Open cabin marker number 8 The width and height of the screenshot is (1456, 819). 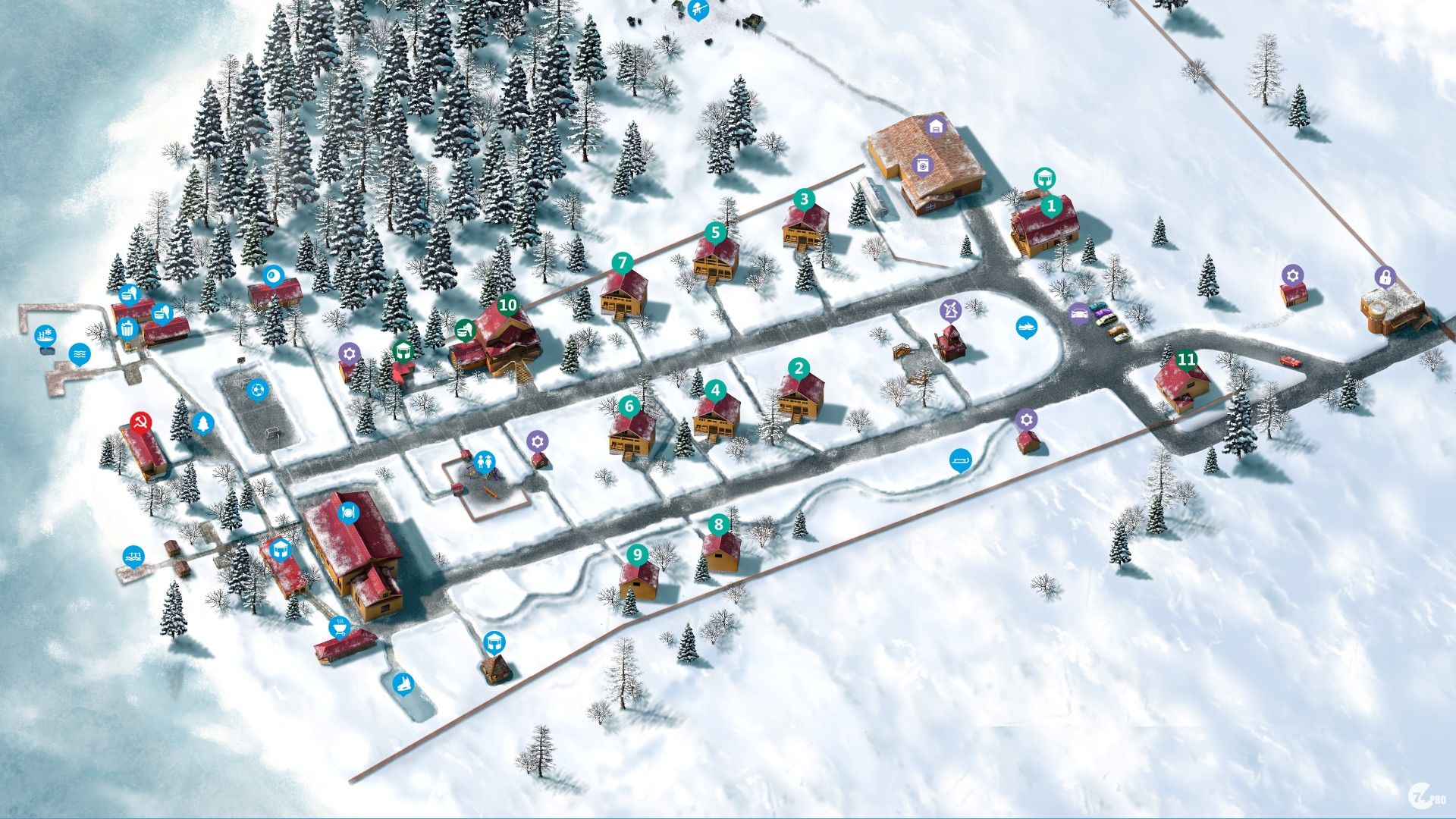pyautogui.click(x=718, y=524)
